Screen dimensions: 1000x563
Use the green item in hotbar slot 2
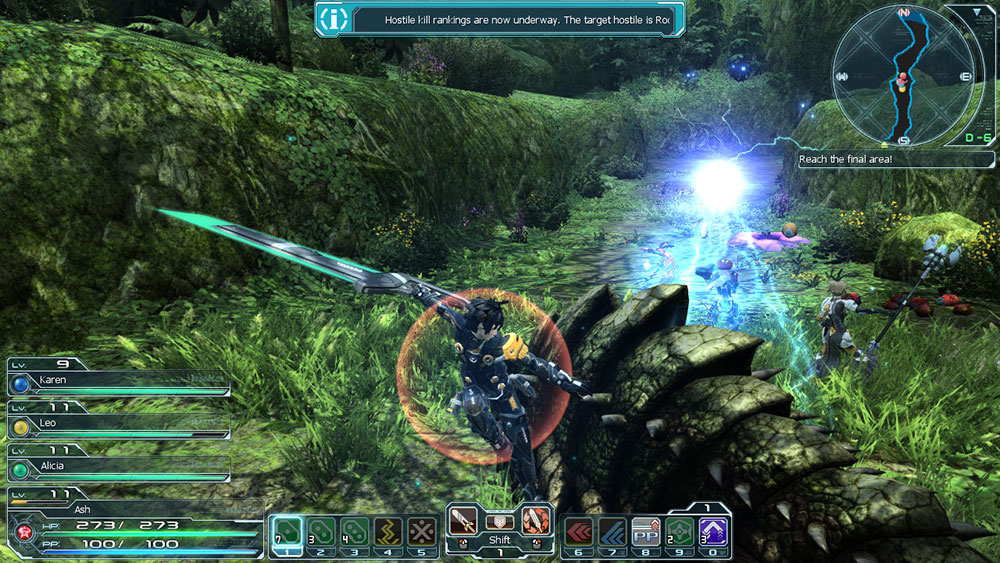(x=321, y=530)
